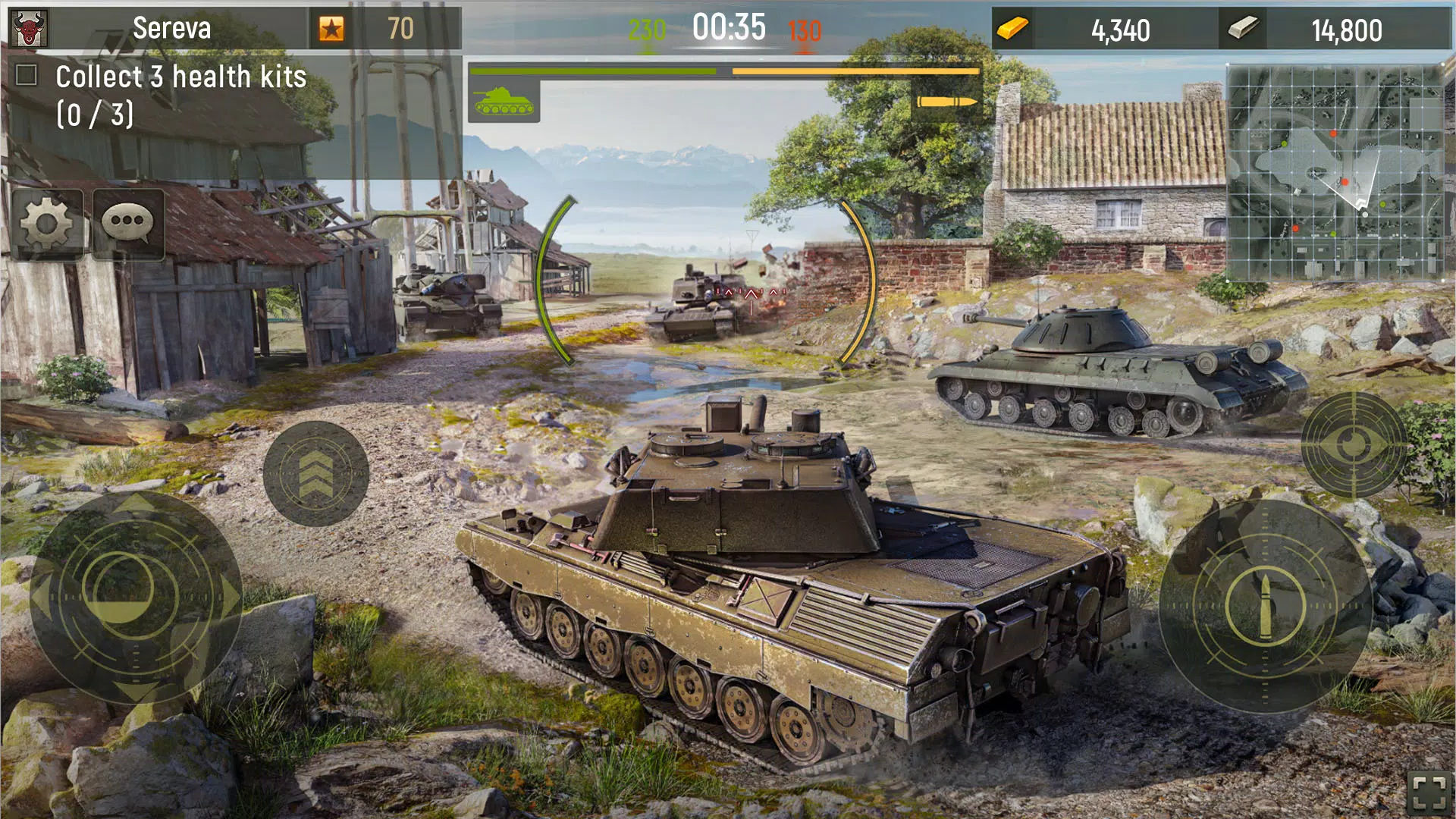The image size is (1456, 819).
Task: Tap the green tank status icon
Action: point(504,101)
